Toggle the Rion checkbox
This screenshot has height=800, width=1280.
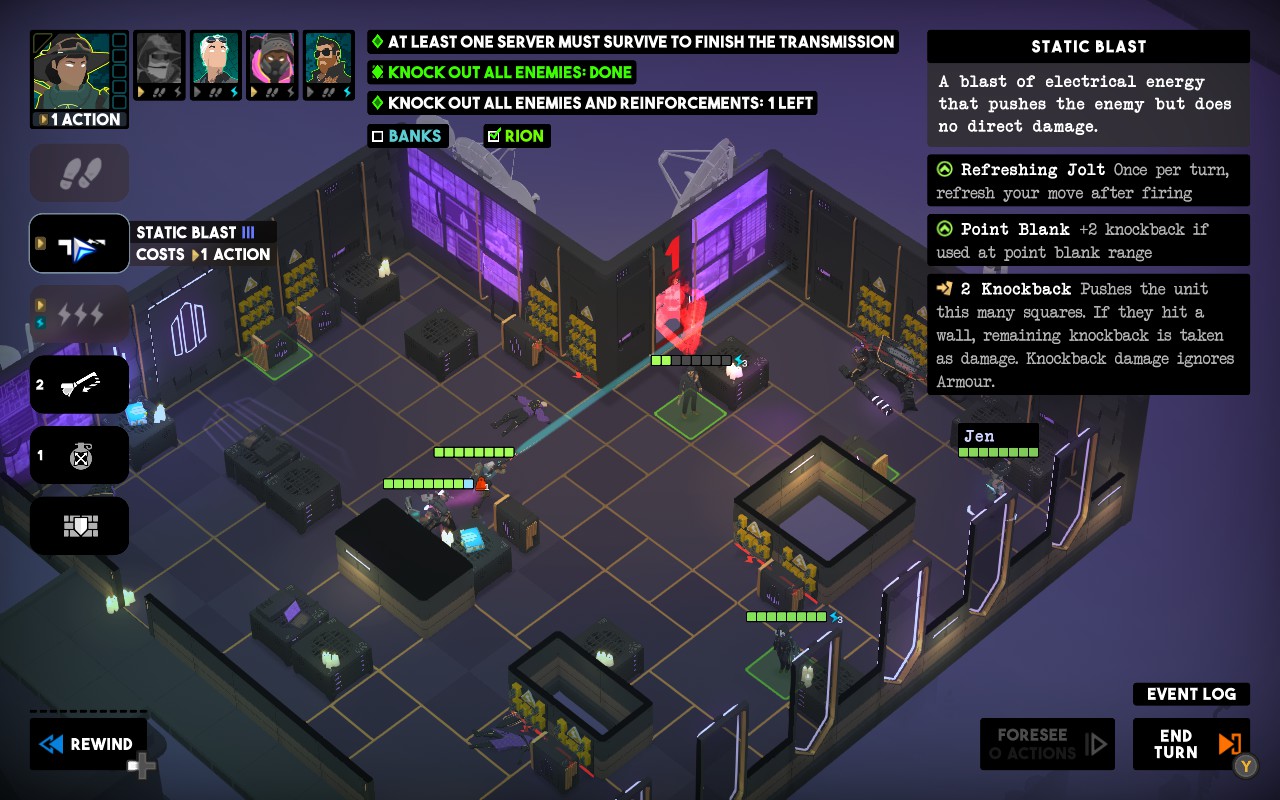pos(493,136)
